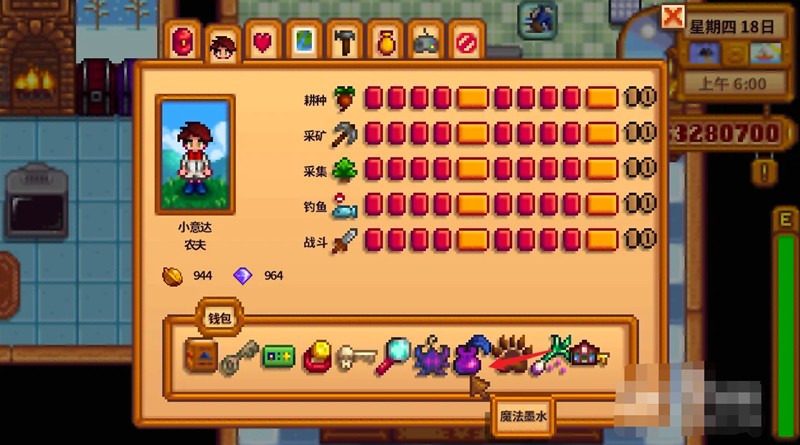Viewport: 800px width, 445px height.
Task: Click the magnifying glass wallet item
Action: pyautogui.click(x=391, y=356)
